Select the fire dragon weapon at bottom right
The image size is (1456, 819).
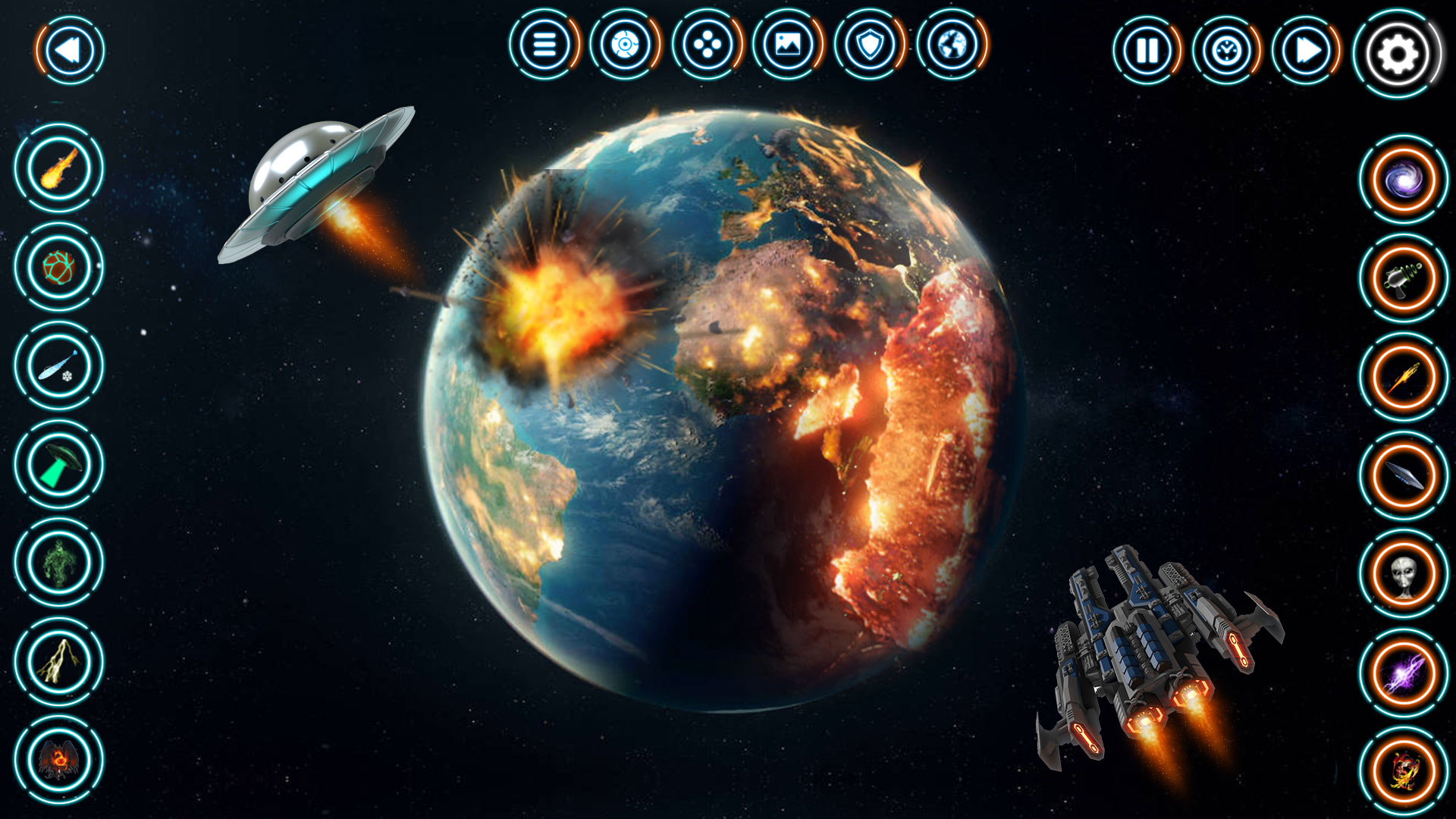click(1402, 767)
